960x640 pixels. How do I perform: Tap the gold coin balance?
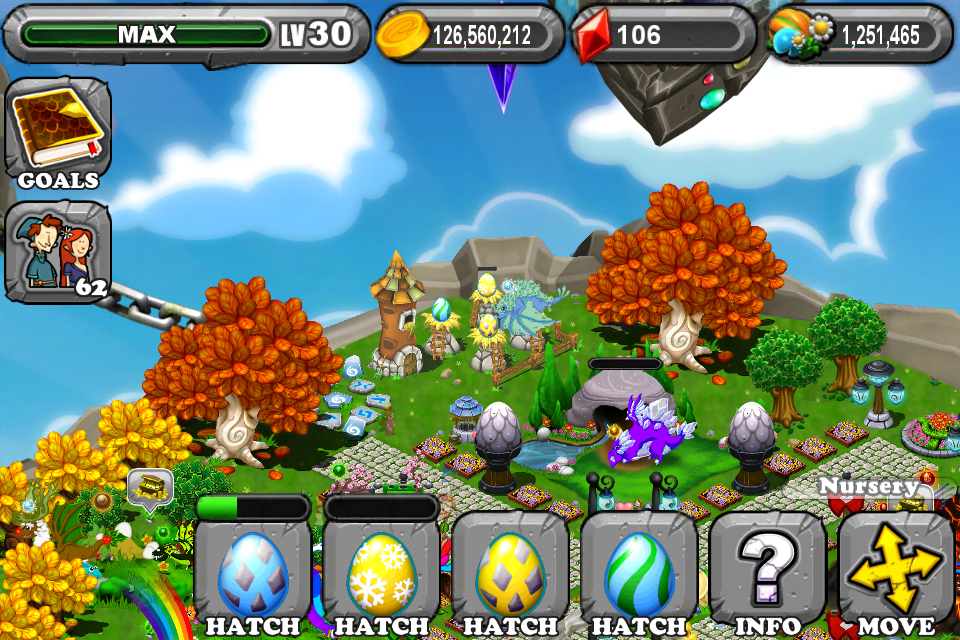(x=470, y=36)
